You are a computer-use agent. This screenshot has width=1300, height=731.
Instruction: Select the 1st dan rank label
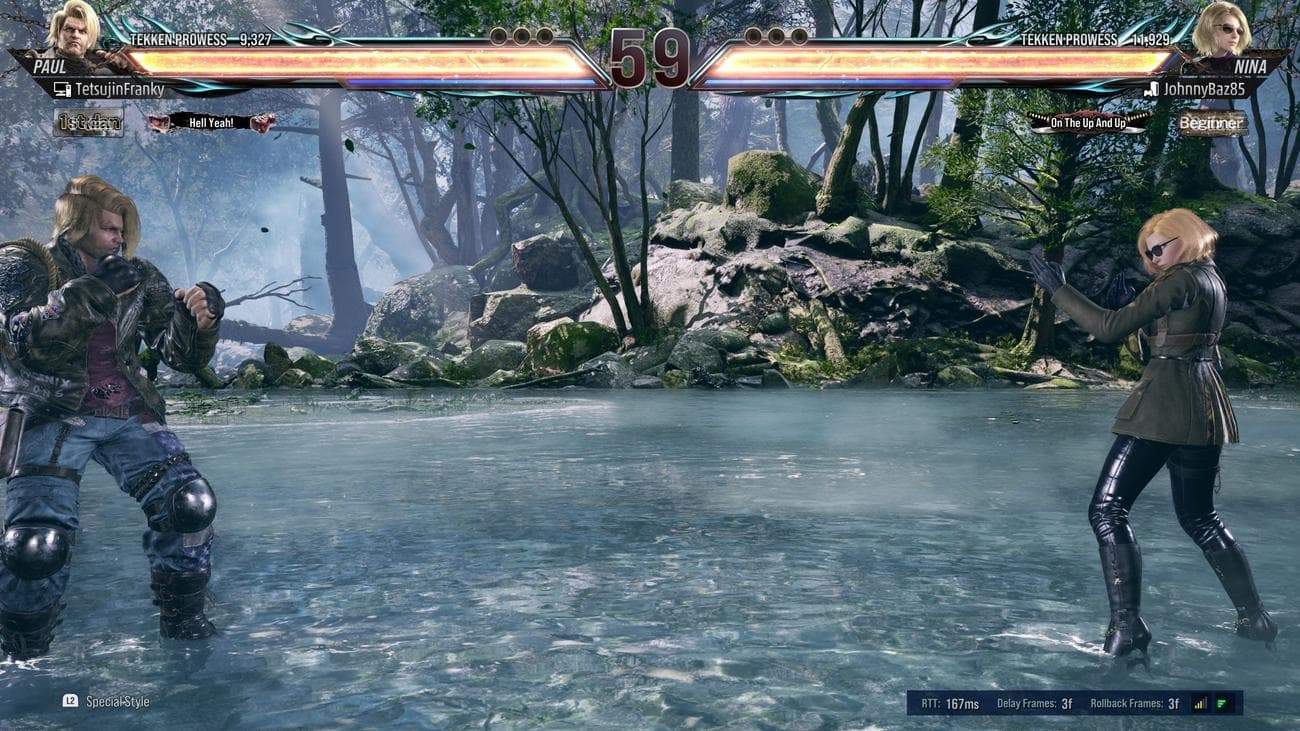90,123
